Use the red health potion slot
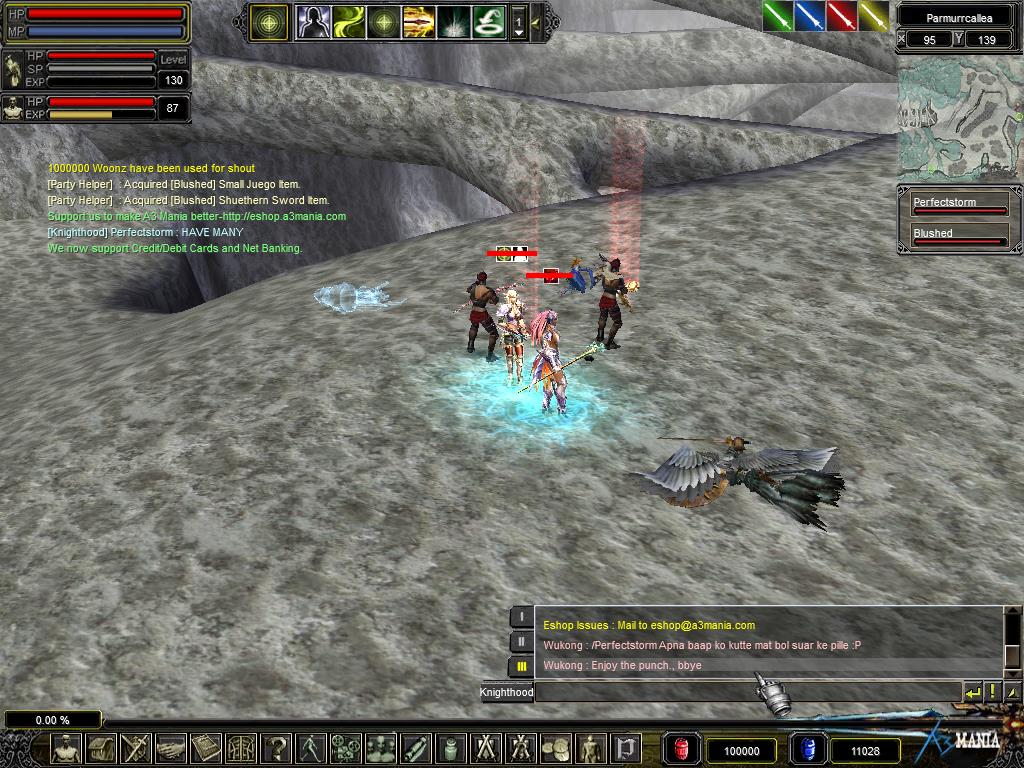The height and width of the screenshot is (768, 1024). click(x=681, y=749)
